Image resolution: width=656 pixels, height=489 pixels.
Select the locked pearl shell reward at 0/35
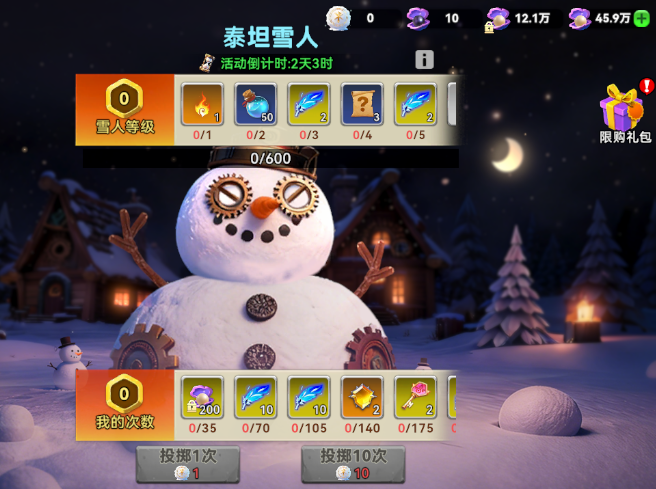pos(200,397)
